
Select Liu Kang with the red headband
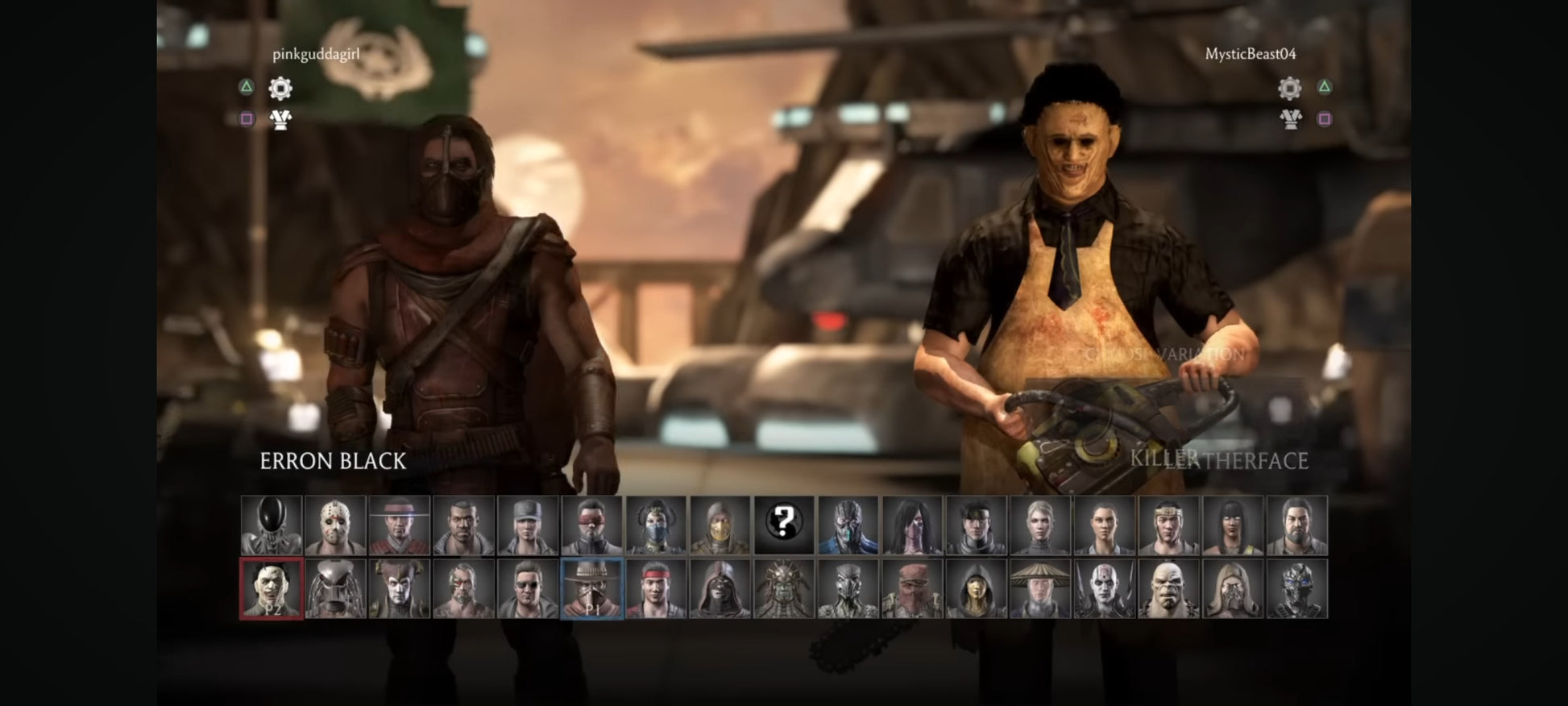656,589
